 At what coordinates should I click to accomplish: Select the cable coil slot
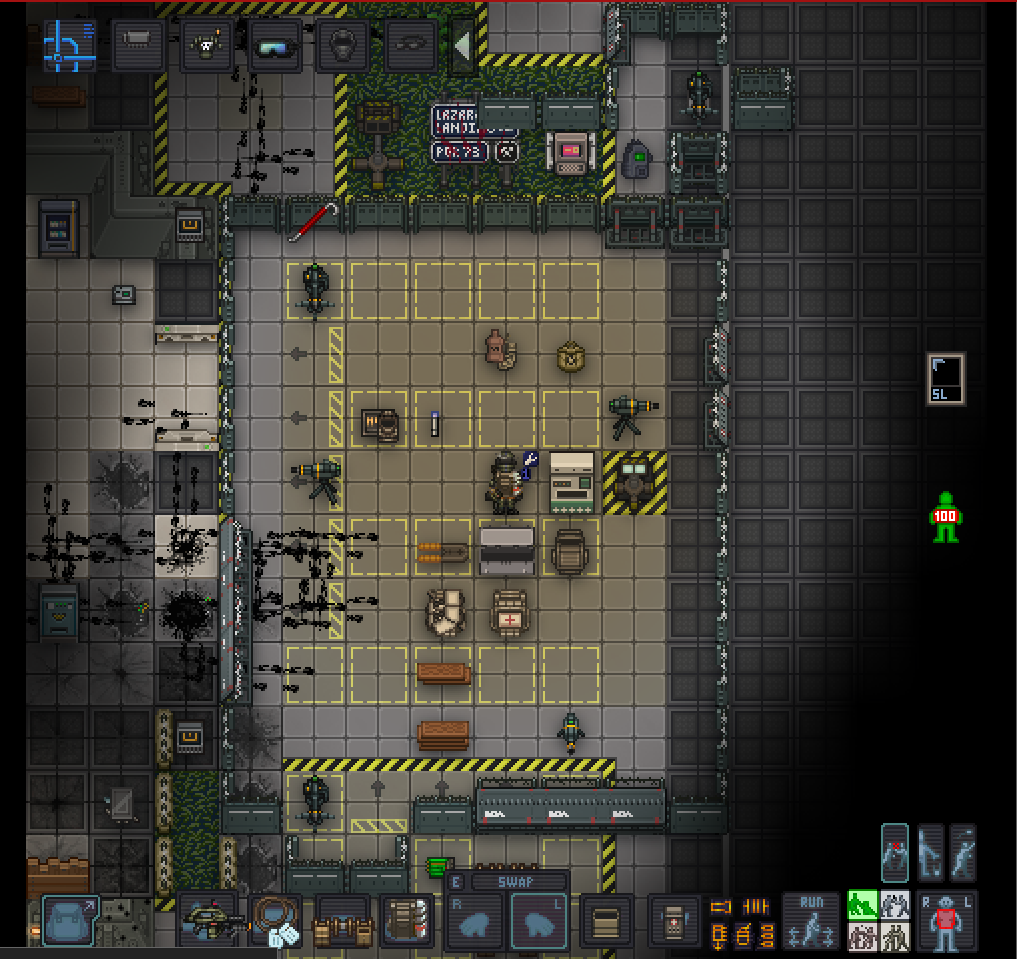pos(274,920)
